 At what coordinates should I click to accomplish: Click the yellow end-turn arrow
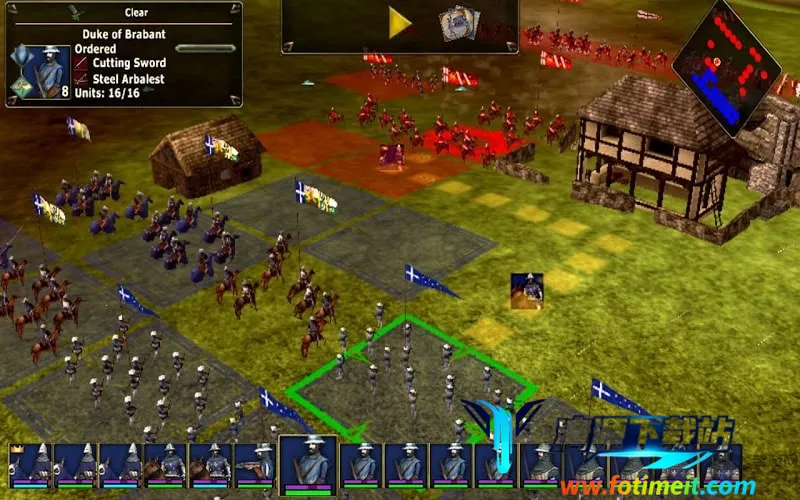pyautogui.click(x=400, y=24)
